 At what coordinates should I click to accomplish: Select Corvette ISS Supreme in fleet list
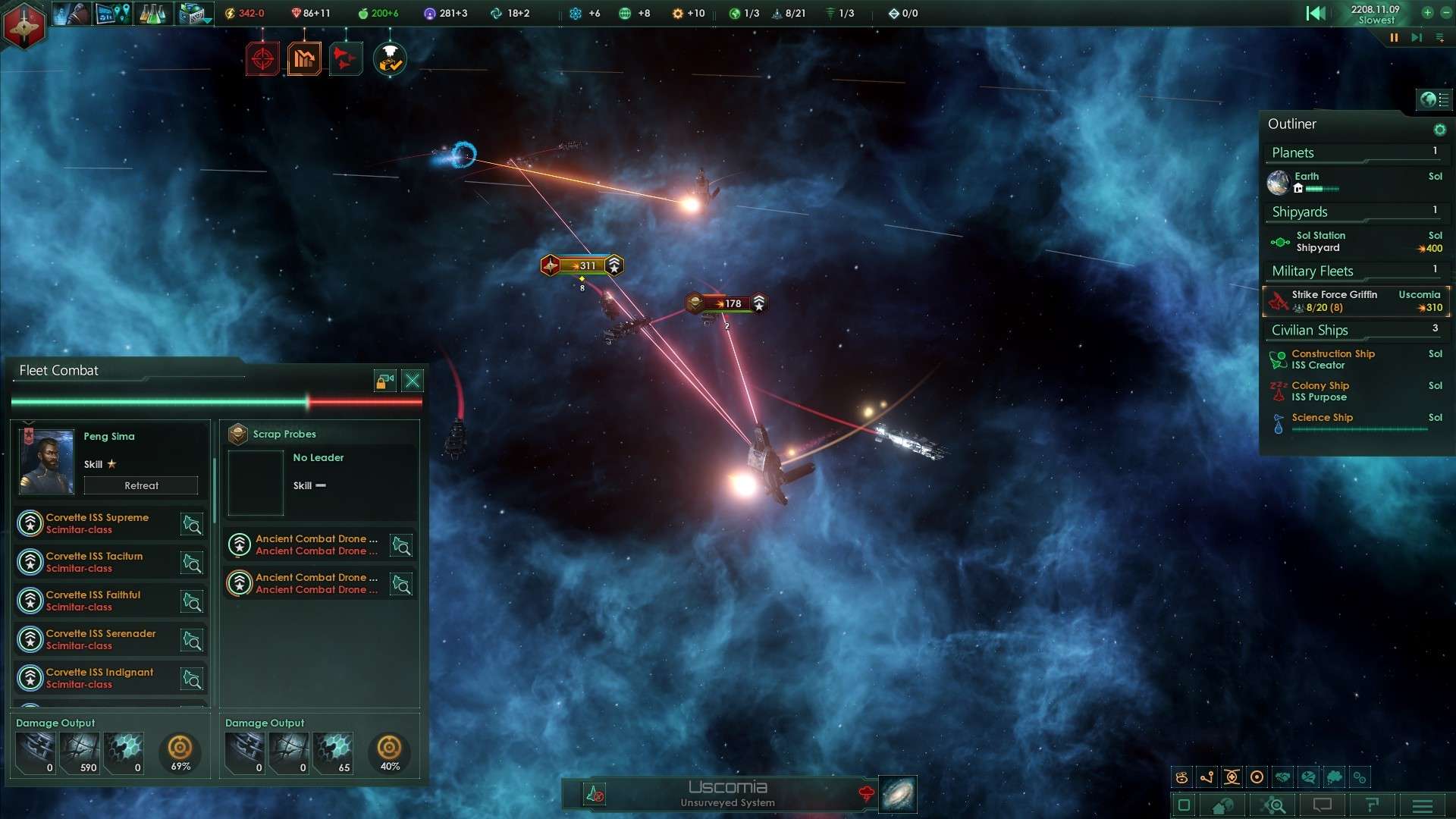click(x=97, y=523)
